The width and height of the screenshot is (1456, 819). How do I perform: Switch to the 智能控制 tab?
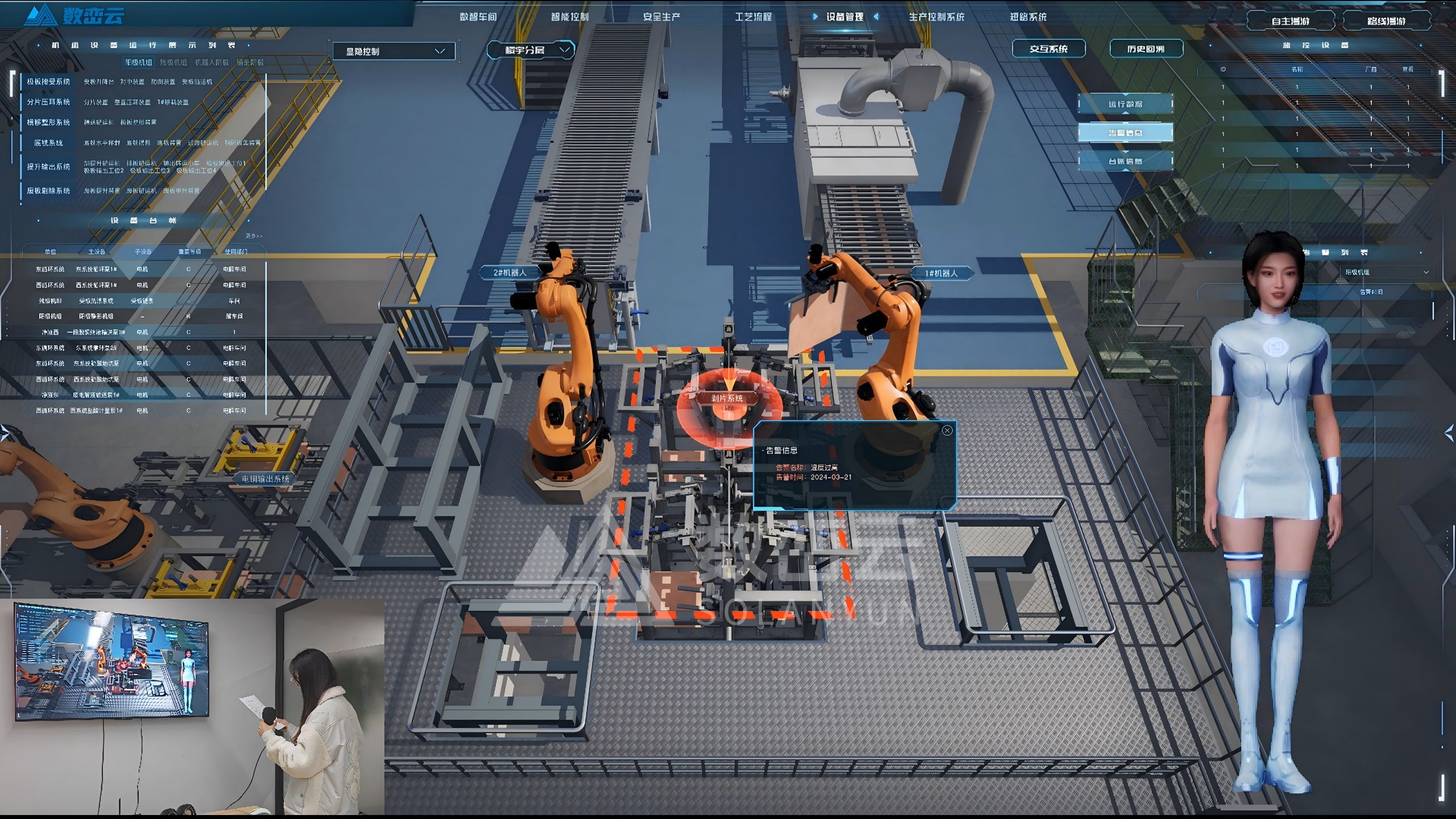click(569, 17)
